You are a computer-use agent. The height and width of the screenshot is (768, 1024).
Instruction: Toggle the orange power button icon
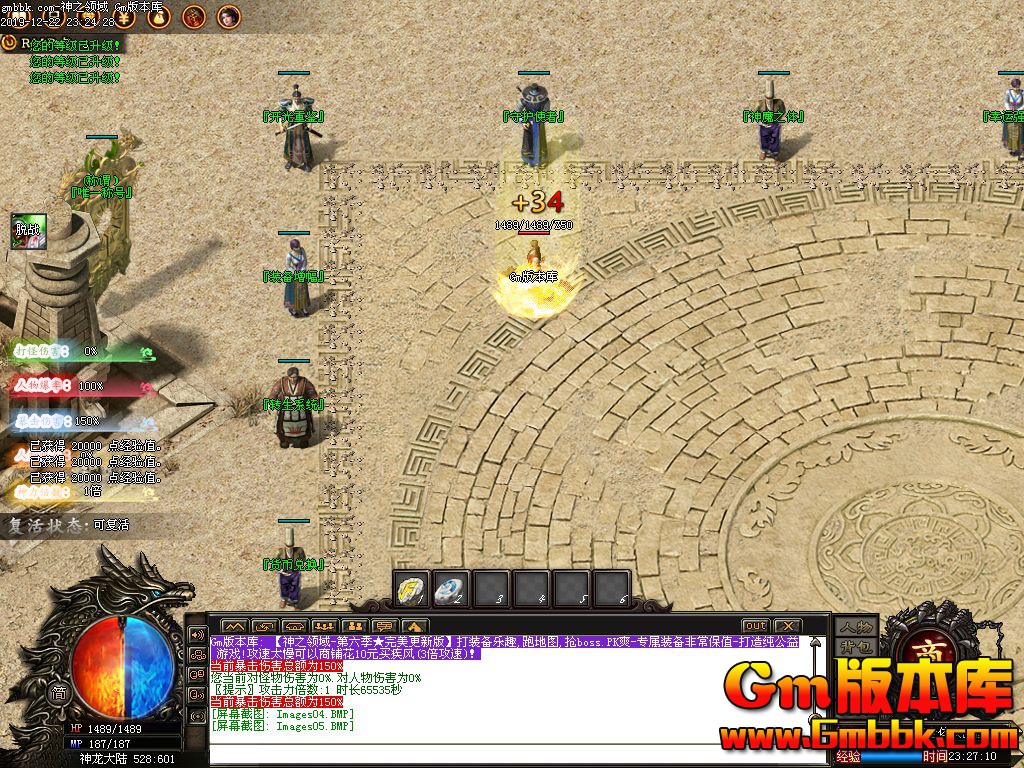point(10,43)
